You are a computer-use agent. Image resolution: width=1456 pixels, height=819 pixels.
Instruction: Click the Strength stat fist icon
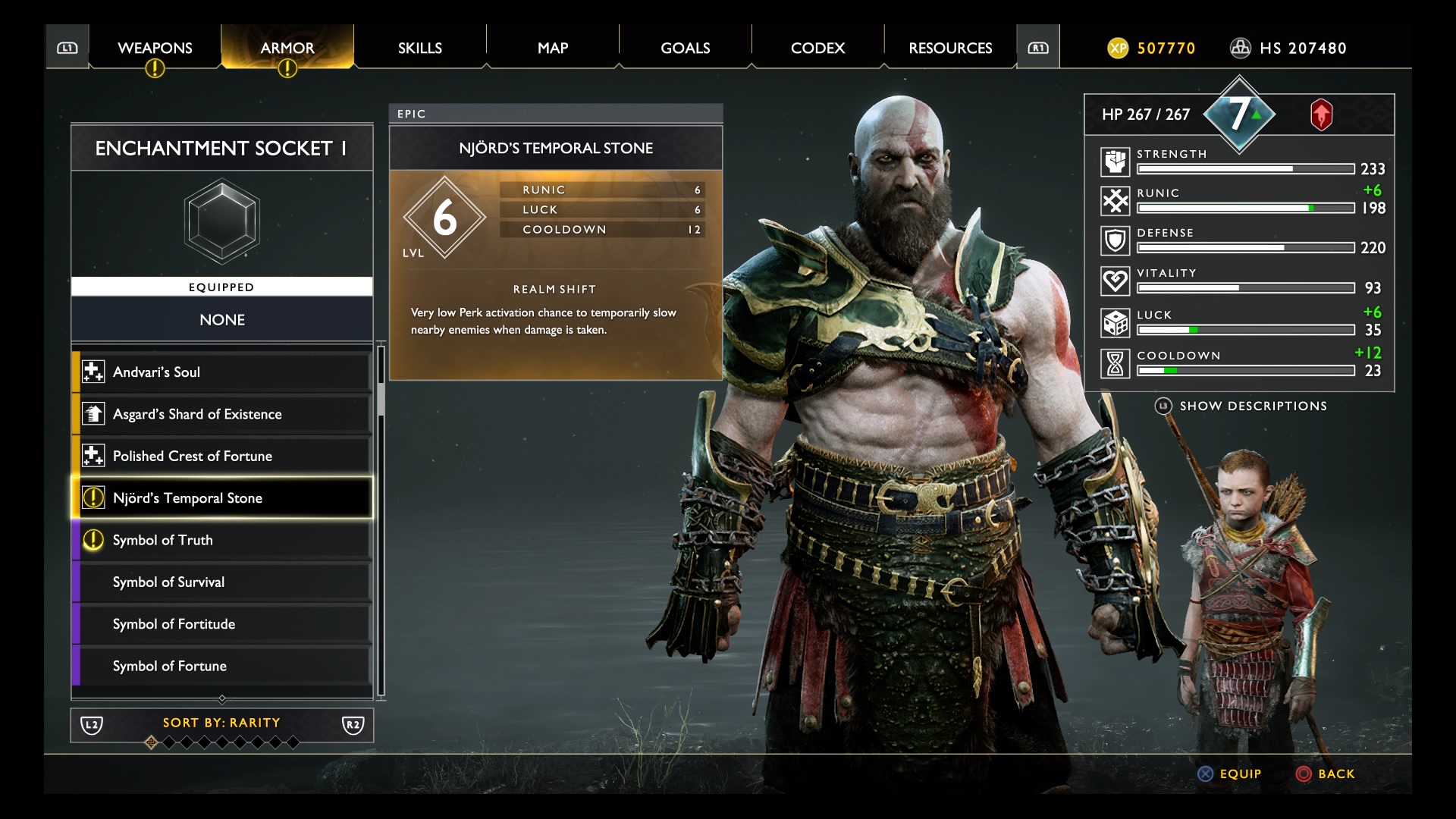click(x=1115, y=162)
